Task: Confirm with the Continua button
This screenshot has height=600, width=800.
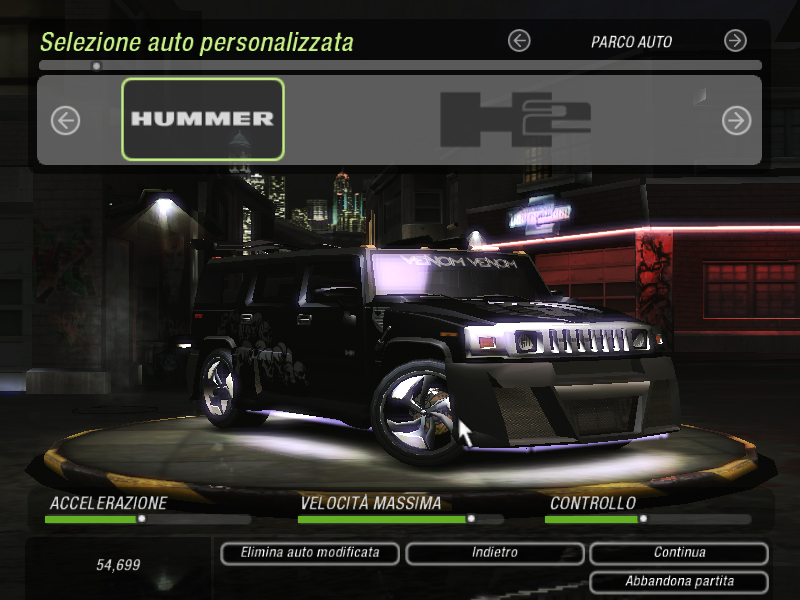Action: pyautogui.click(x=679, y=553)
